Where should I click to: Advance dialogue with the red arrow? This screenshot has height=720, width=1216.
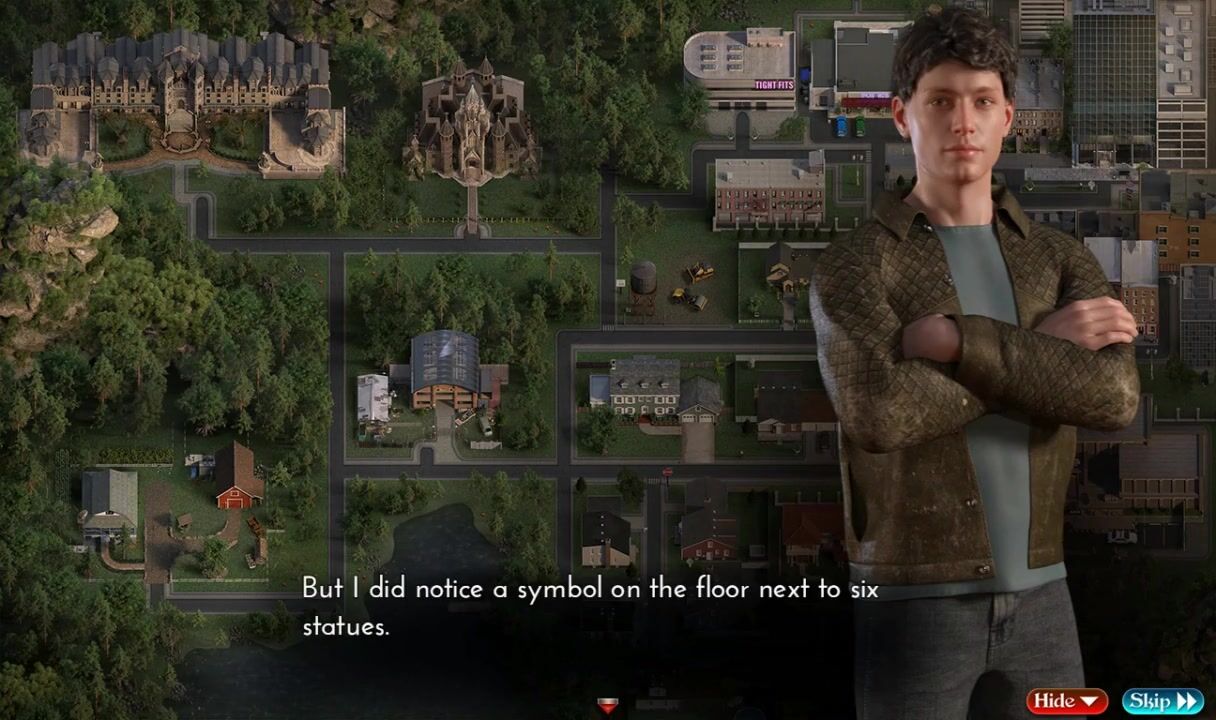[x=607, y=706]
